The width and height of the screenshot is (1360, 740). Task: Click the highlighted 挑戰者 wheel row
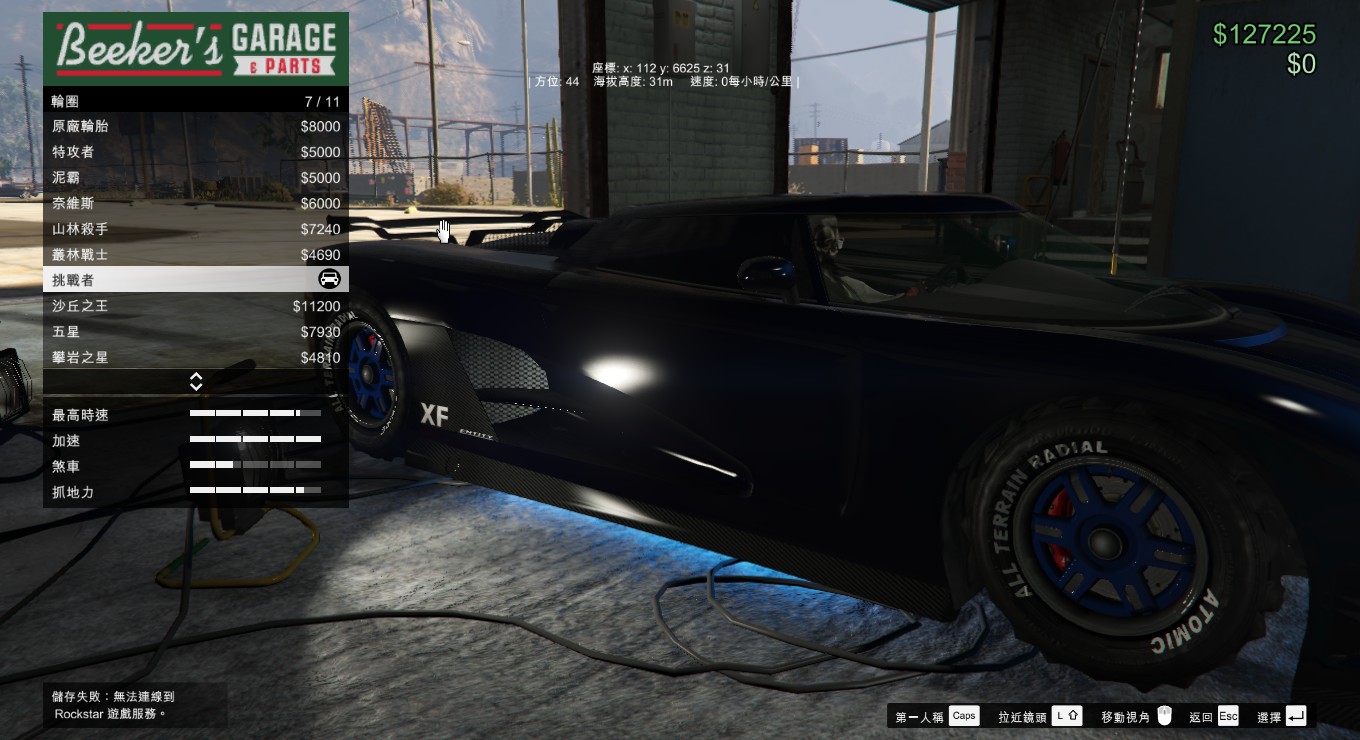195,280
